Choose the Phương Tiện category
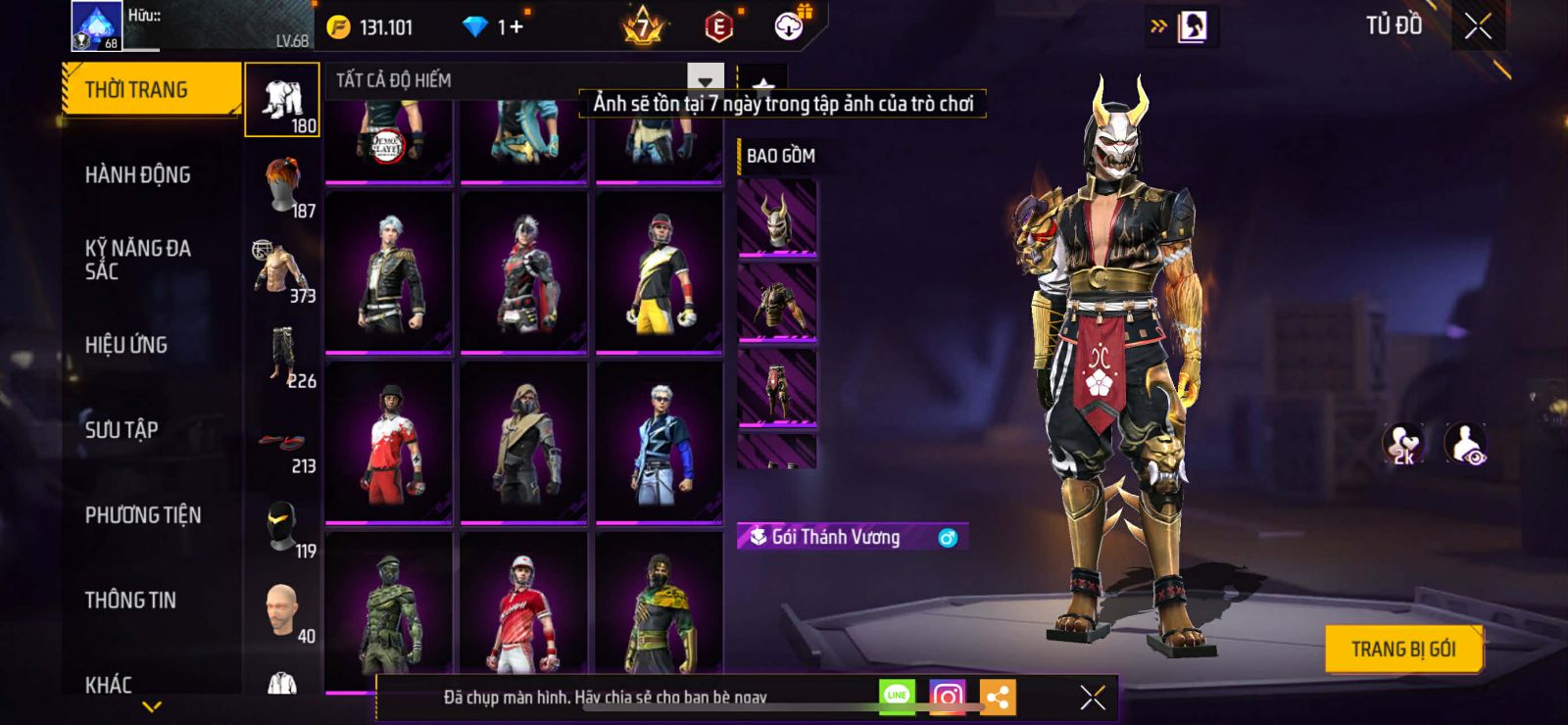 pos(143,515)
